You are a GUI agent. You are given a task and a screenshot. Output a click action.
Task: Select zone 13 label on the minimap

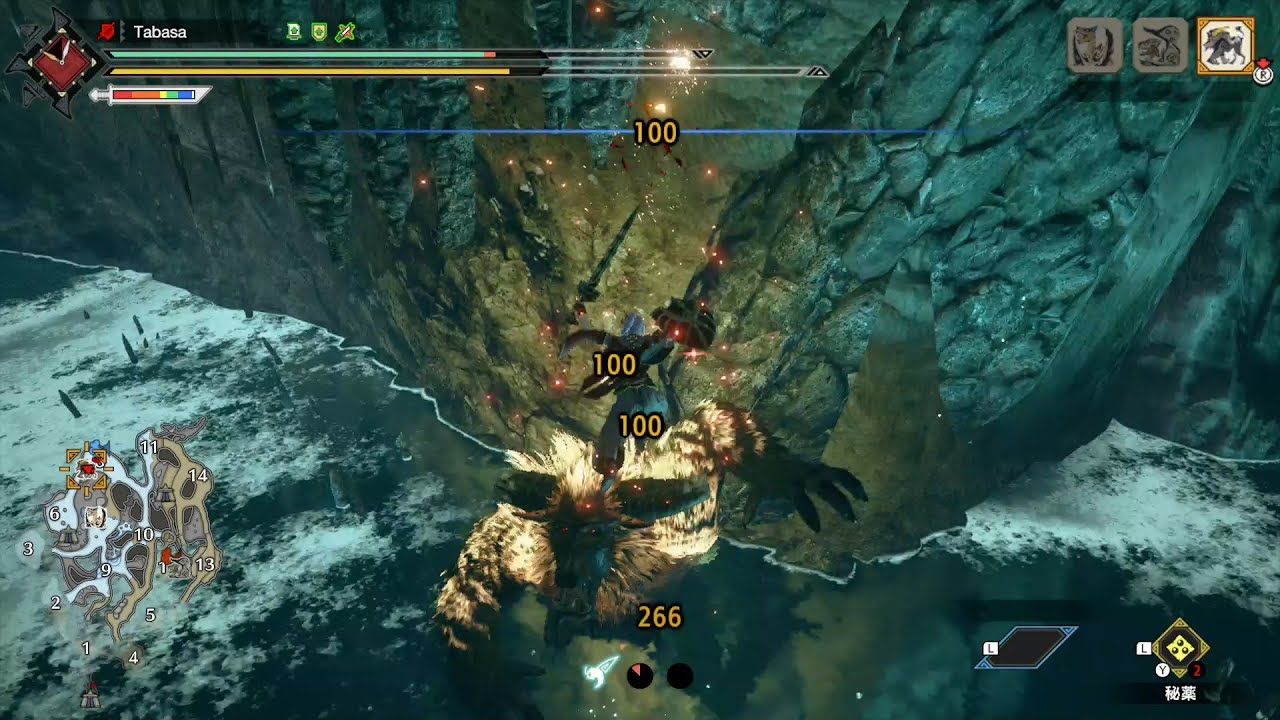tap(206, 565)
